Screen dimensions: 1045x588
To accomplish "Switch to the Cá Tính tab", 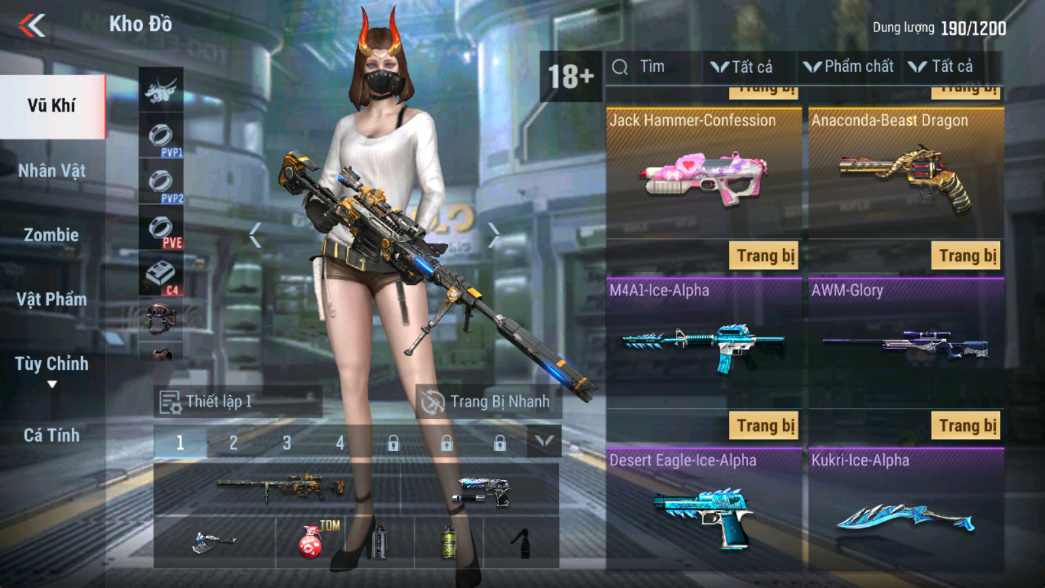I will [52, 435].
